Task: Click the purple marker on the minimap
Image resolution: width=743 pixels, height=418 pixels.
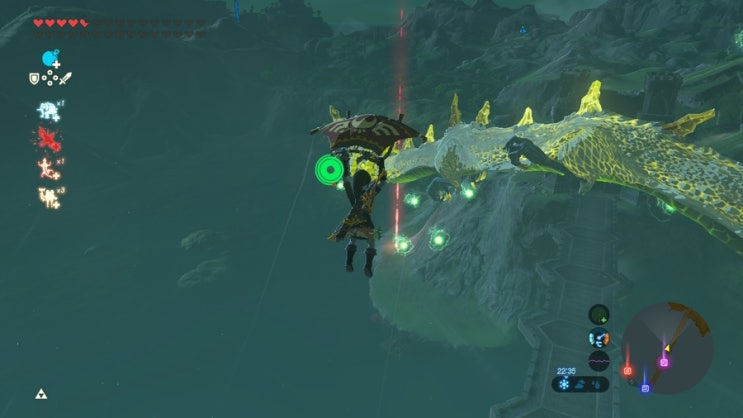Action: [664, 362]
